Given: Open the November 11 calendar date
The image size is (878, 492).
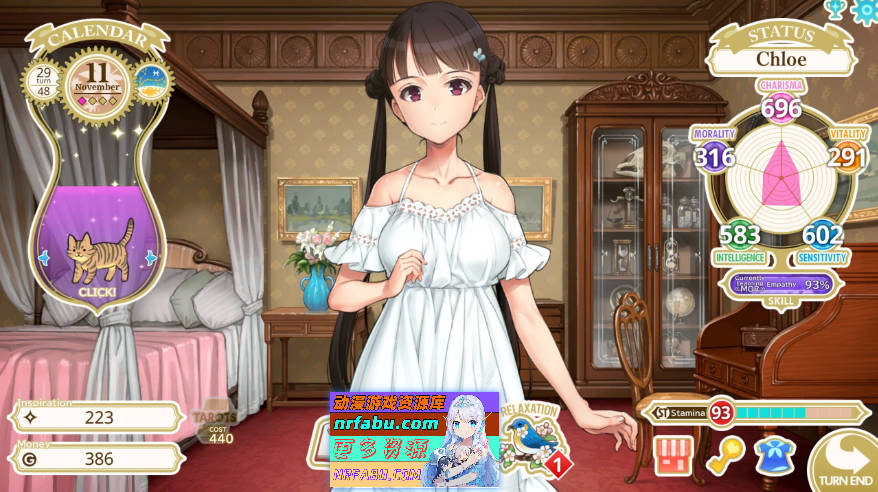Looking at the screenshot, I should click(x=97, y=80).
